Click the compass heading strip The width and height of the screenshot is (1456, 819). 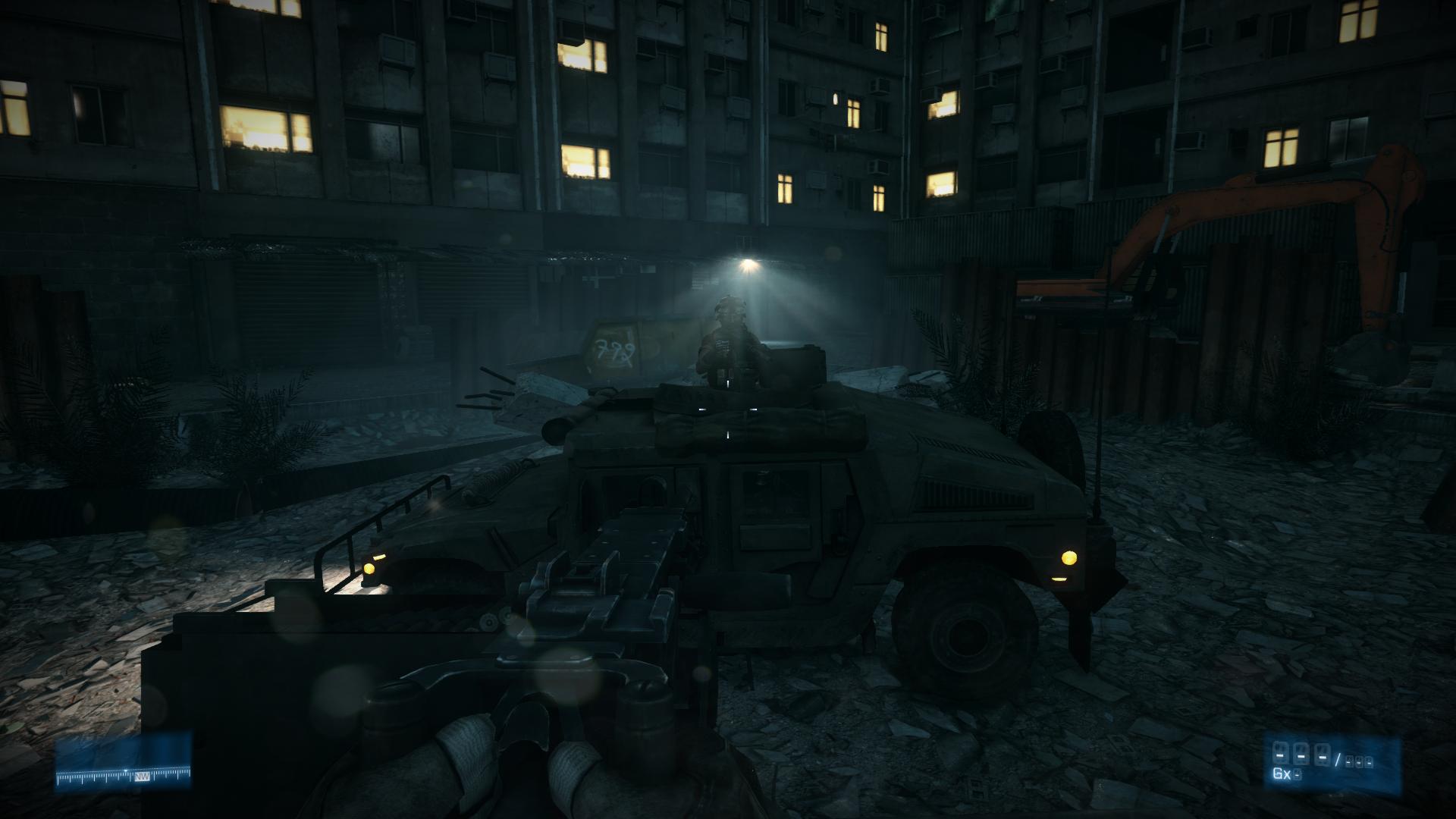pos(124,776)
